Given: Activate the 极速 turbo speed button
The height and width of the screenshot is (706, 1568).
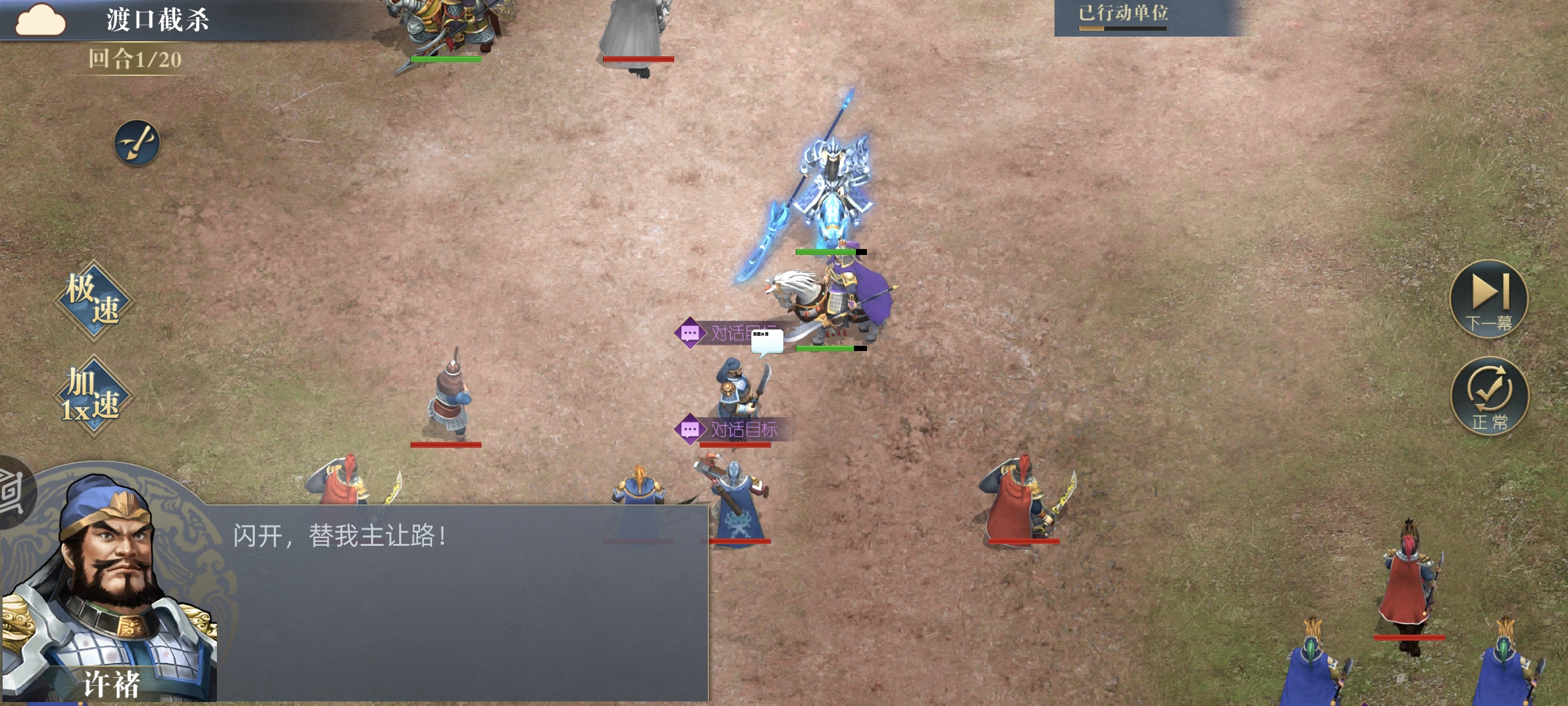Looking at the screenshot, I should tap(93, 300).
